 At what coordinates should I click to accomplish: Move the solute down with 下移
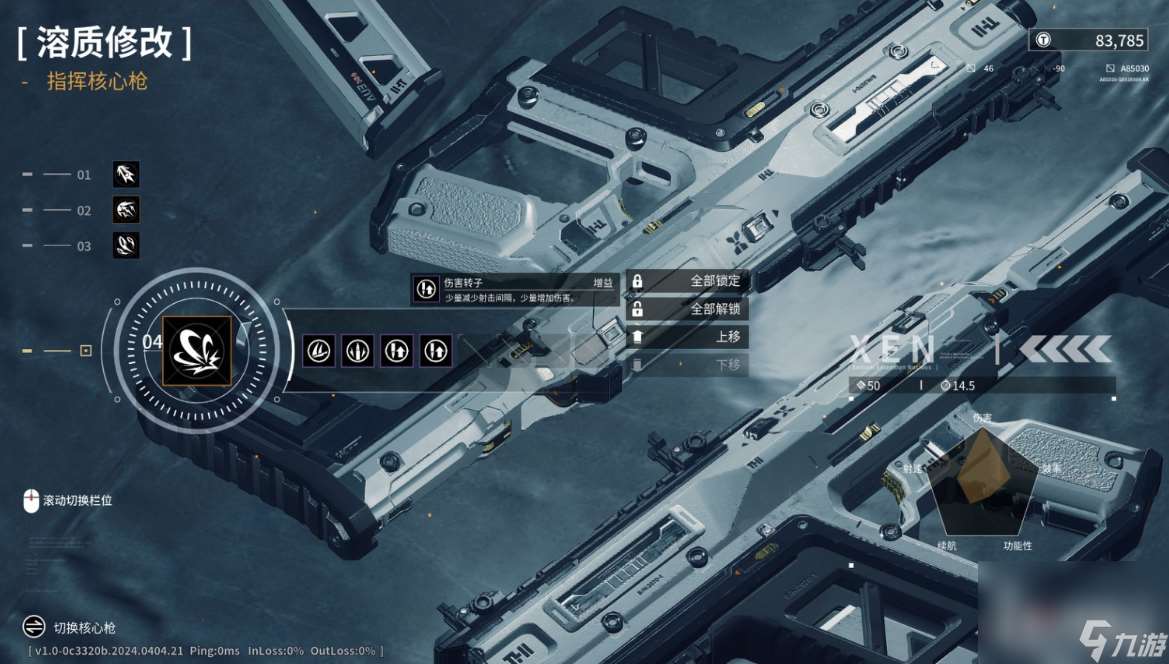click(687, 365)
